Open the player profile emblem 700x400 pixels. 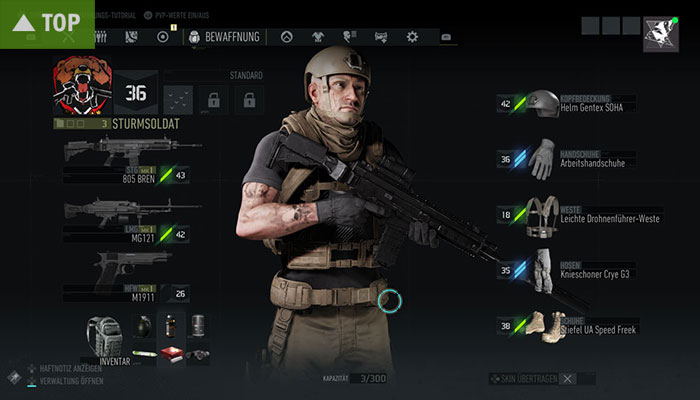click(x=661, y=32)
